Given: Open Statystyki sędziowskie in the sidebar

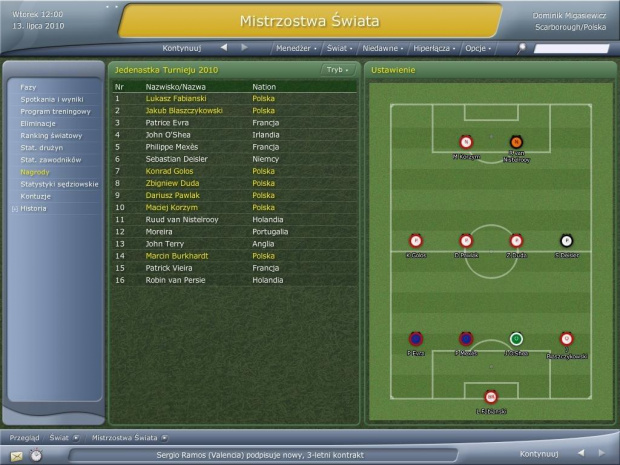Looking at the screenshot, I should point(59,184).
